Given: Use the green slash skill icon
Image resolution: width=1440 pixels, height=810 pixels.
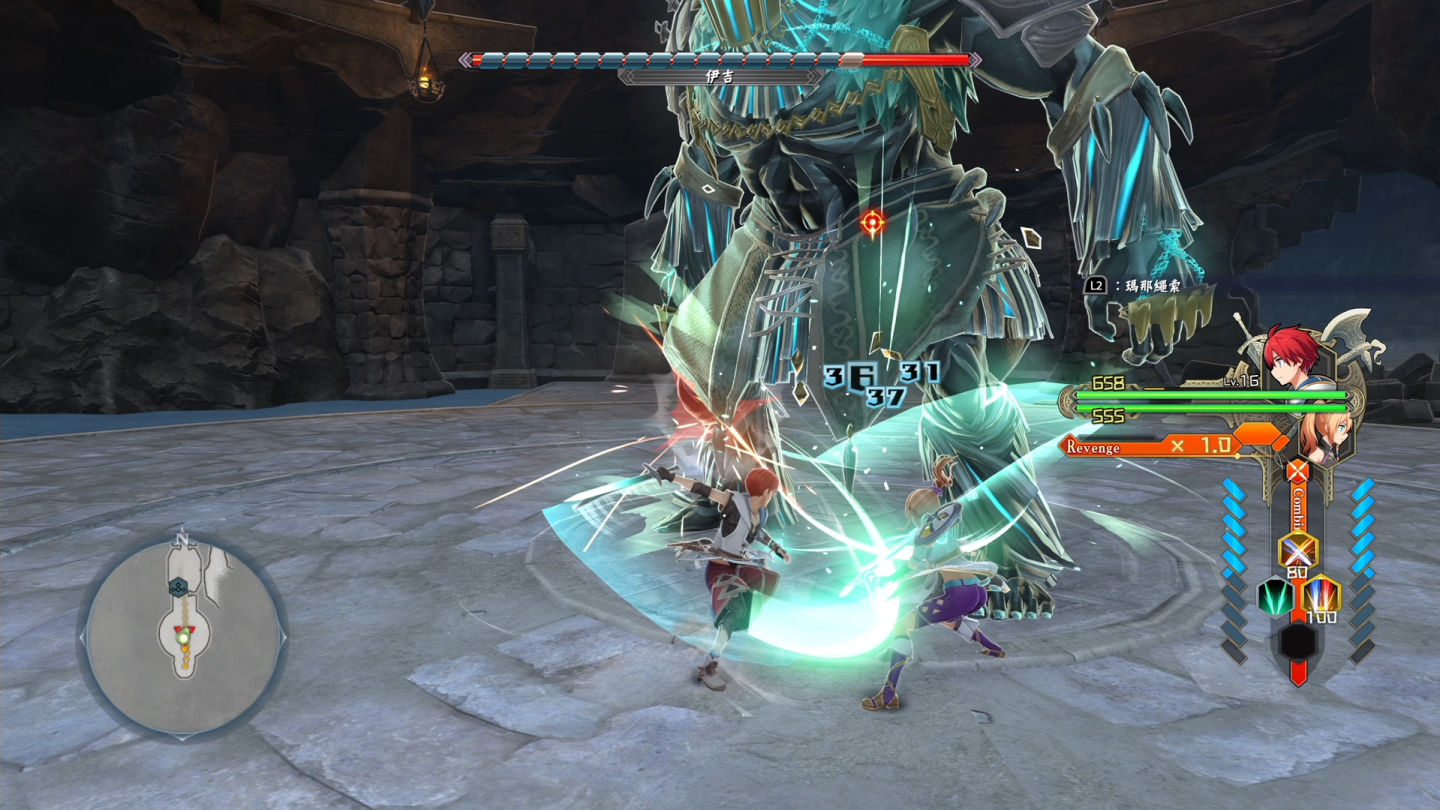Looking at the screenshot, I should pos(1275,597).
